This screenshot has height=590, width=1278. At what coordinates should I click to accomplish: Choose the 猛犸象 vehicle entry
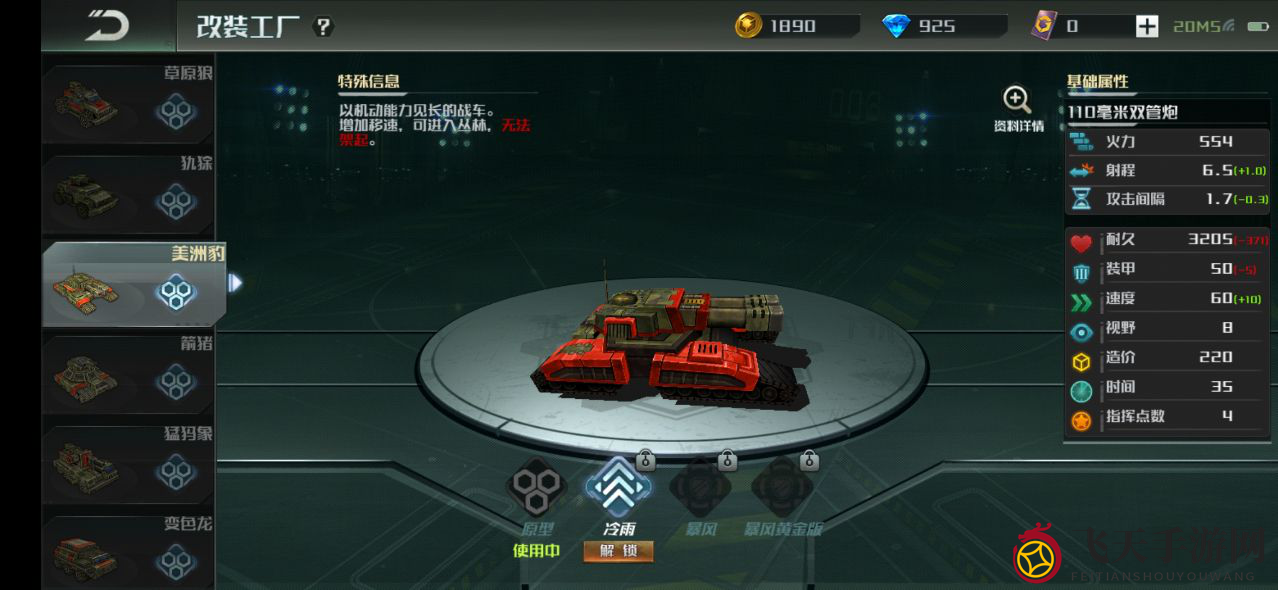(x=128, y=465)
